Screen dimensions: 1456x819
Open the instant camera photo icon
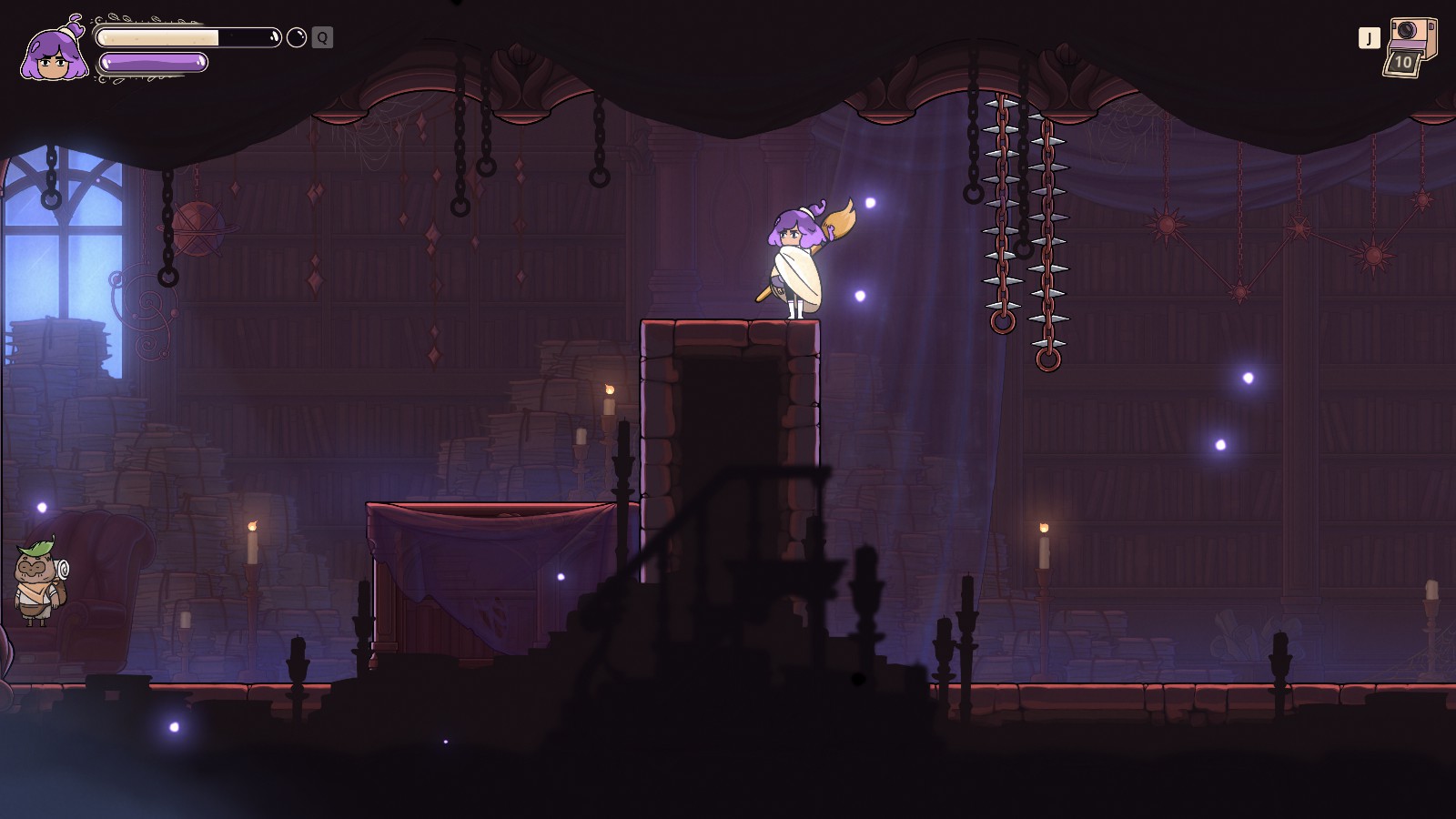1411,45
